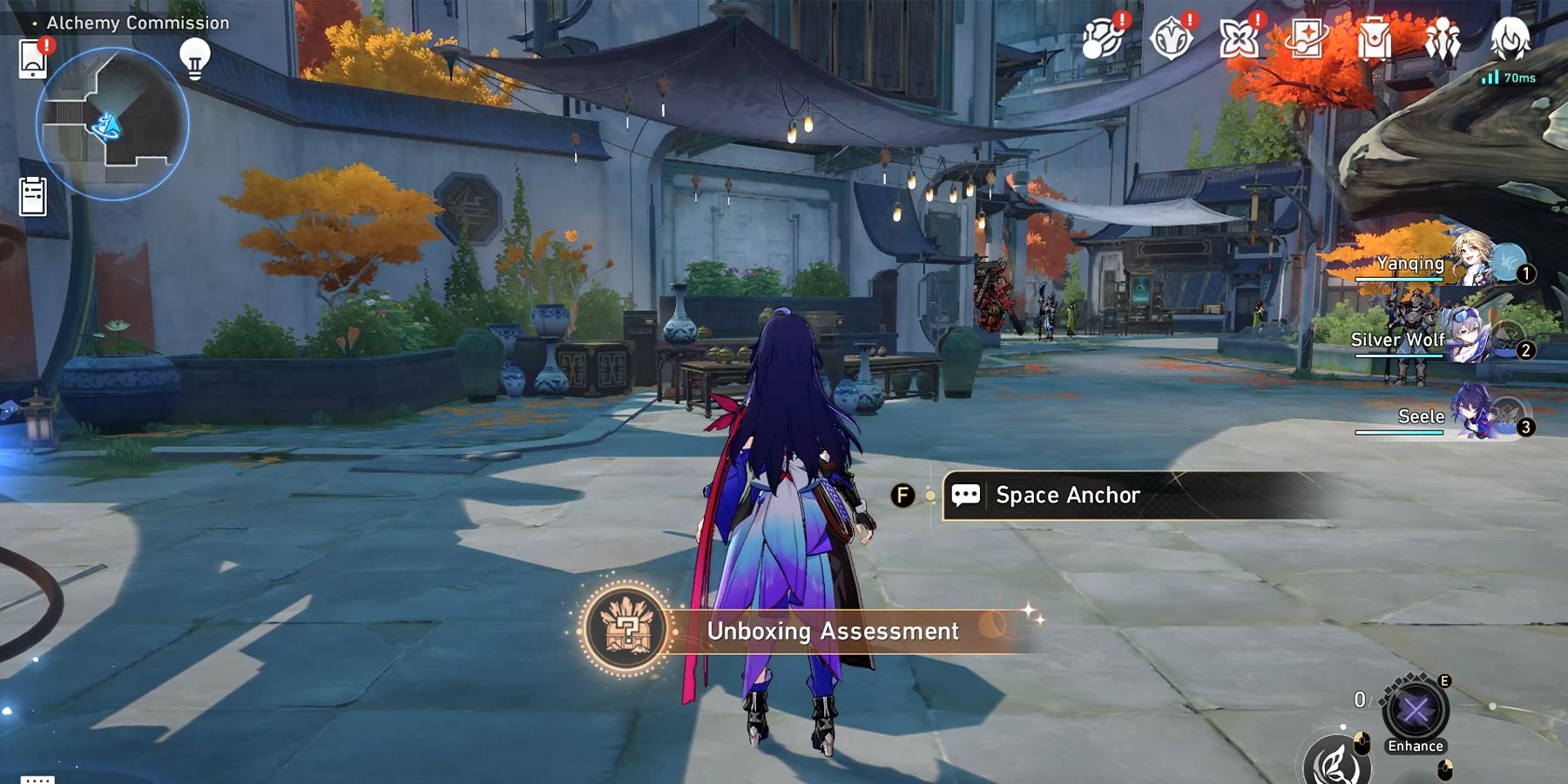Open the Unboxing Assessment banner
This screenshot has width=1568, height=784.
(x=810, y=630)
